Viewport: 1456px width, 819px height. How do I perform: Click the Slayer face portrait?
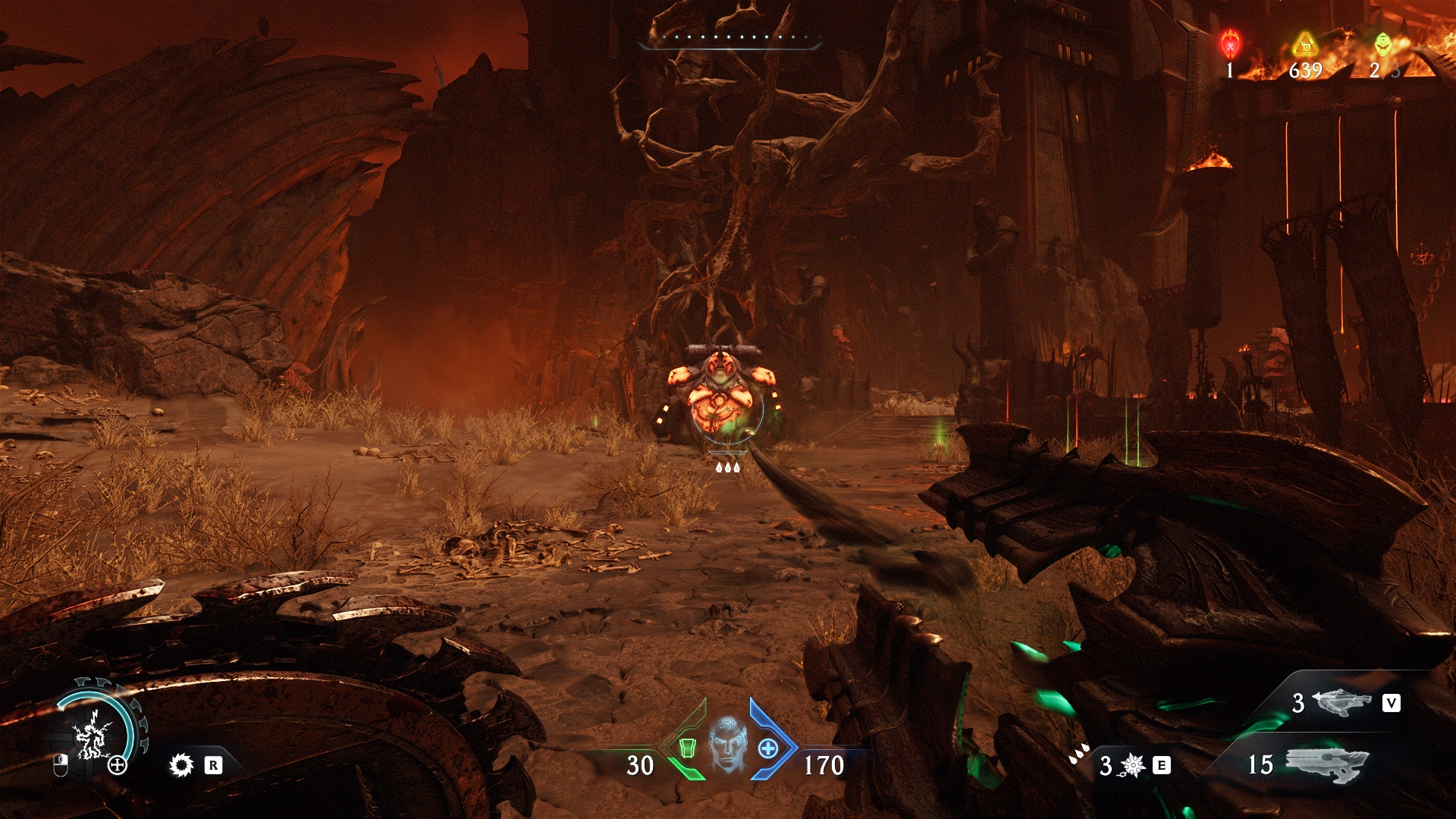point(728,744)
